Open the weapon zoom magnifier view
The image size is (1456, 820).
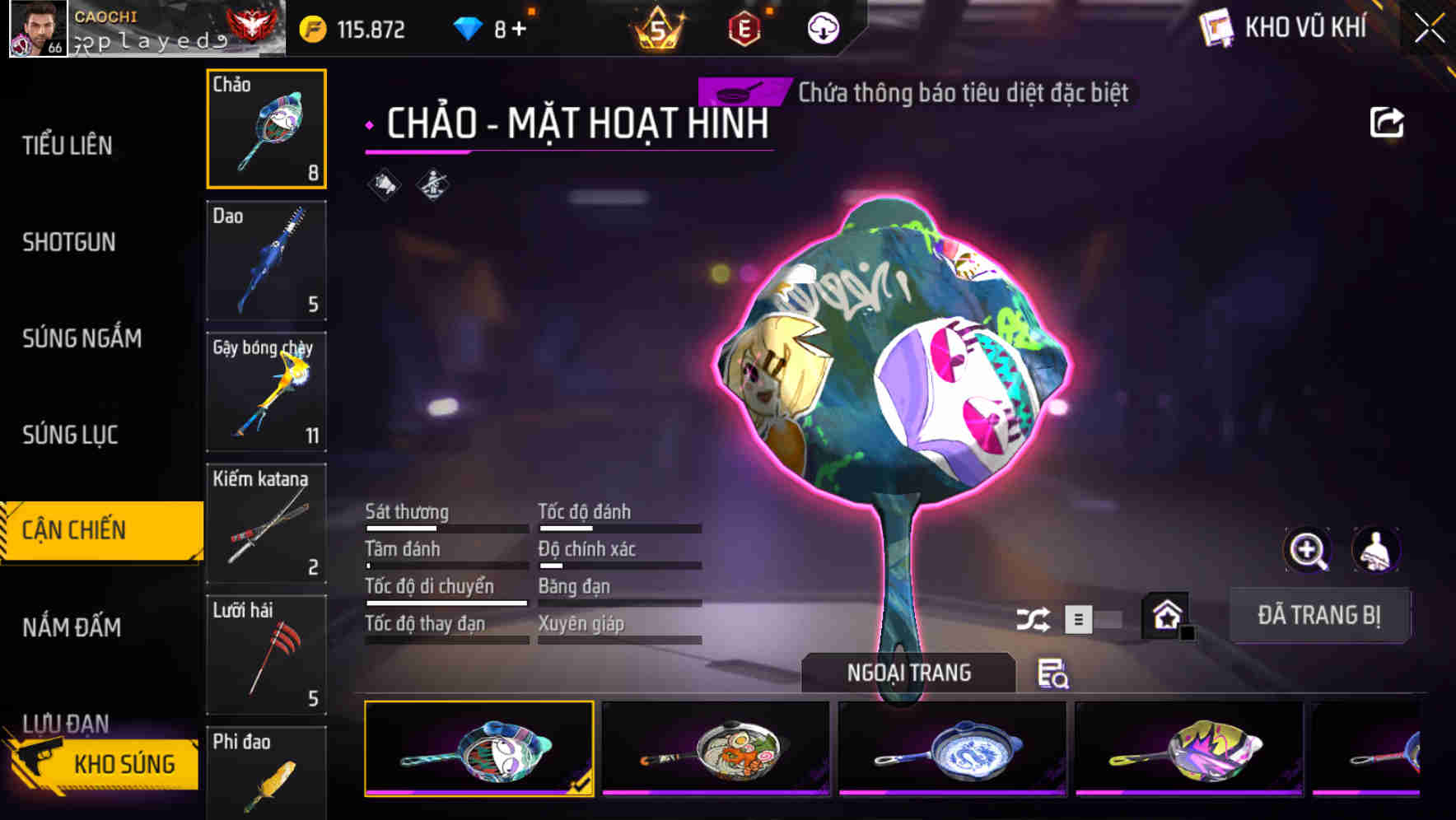[x=1307, y=549]
